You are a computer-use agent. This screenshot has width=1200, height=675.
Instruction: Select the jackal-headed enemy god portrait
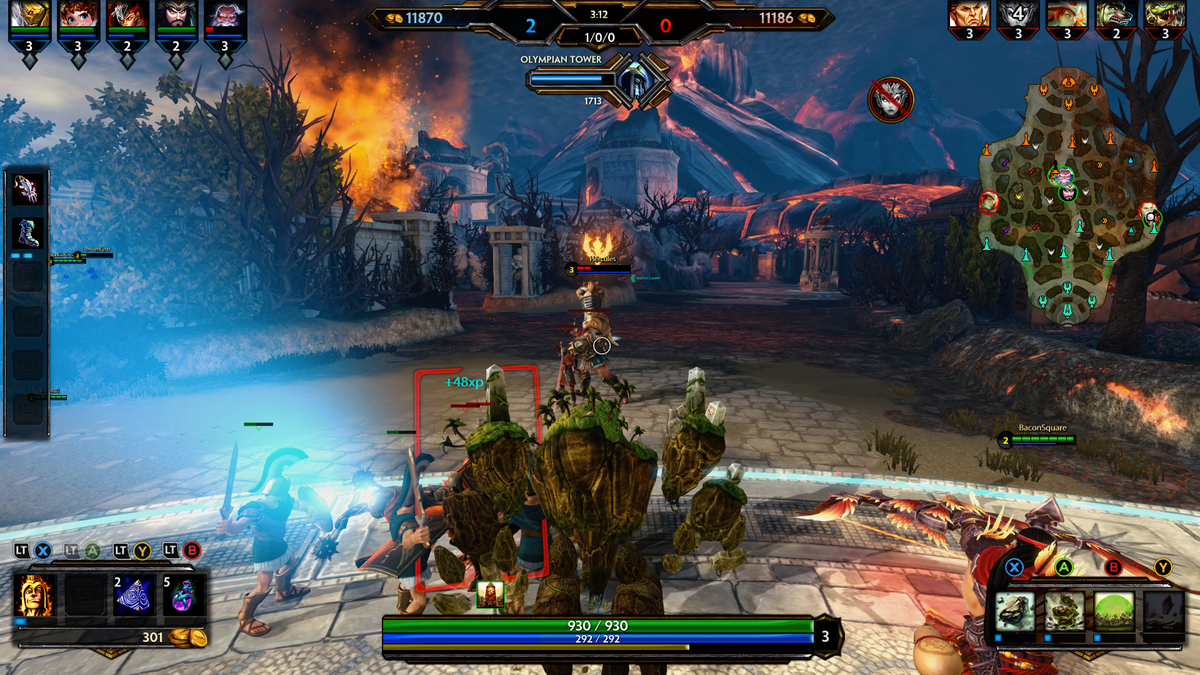1116,14
